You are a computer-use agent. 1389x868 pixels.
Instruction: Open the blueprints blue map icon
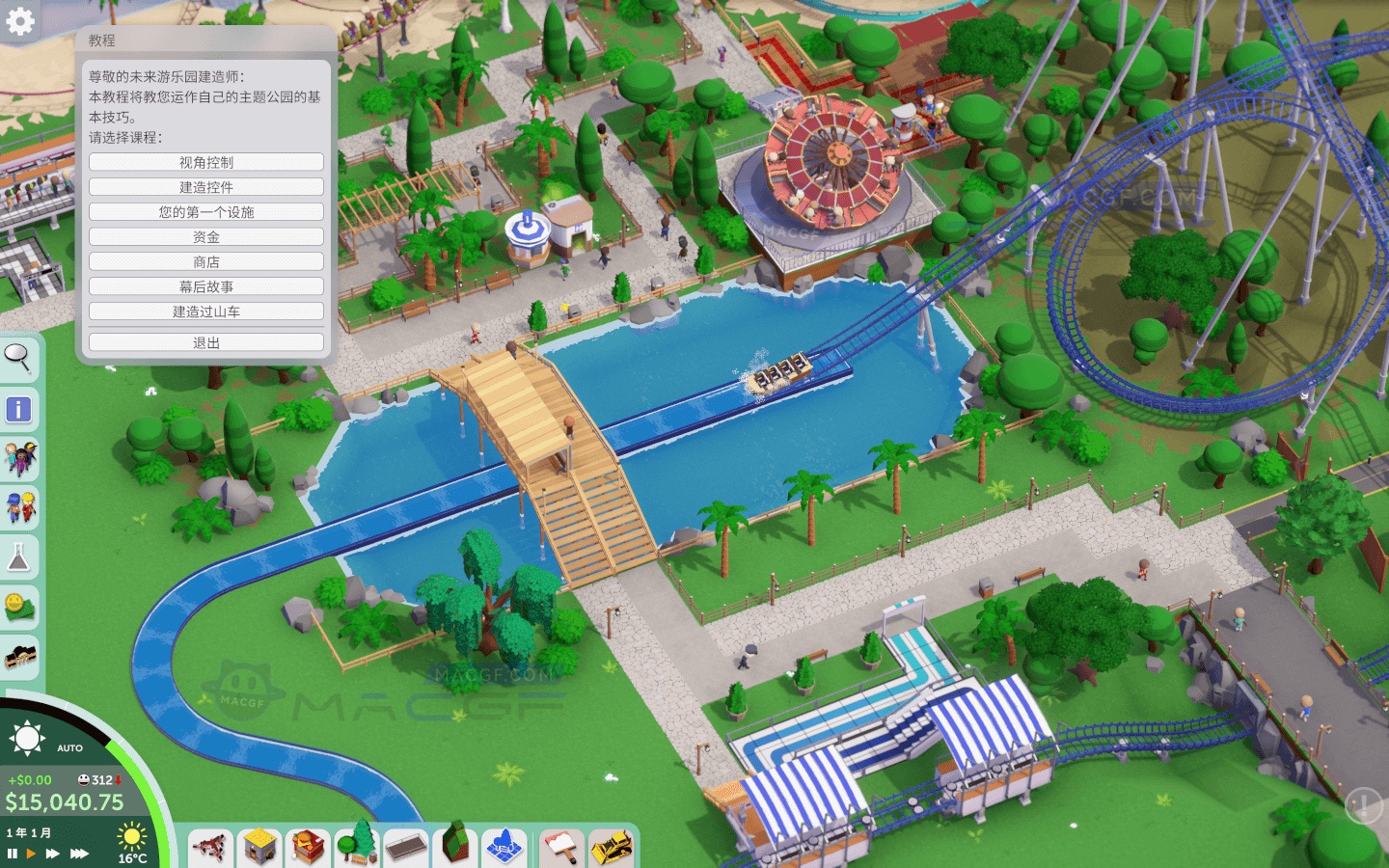[504, 850]
